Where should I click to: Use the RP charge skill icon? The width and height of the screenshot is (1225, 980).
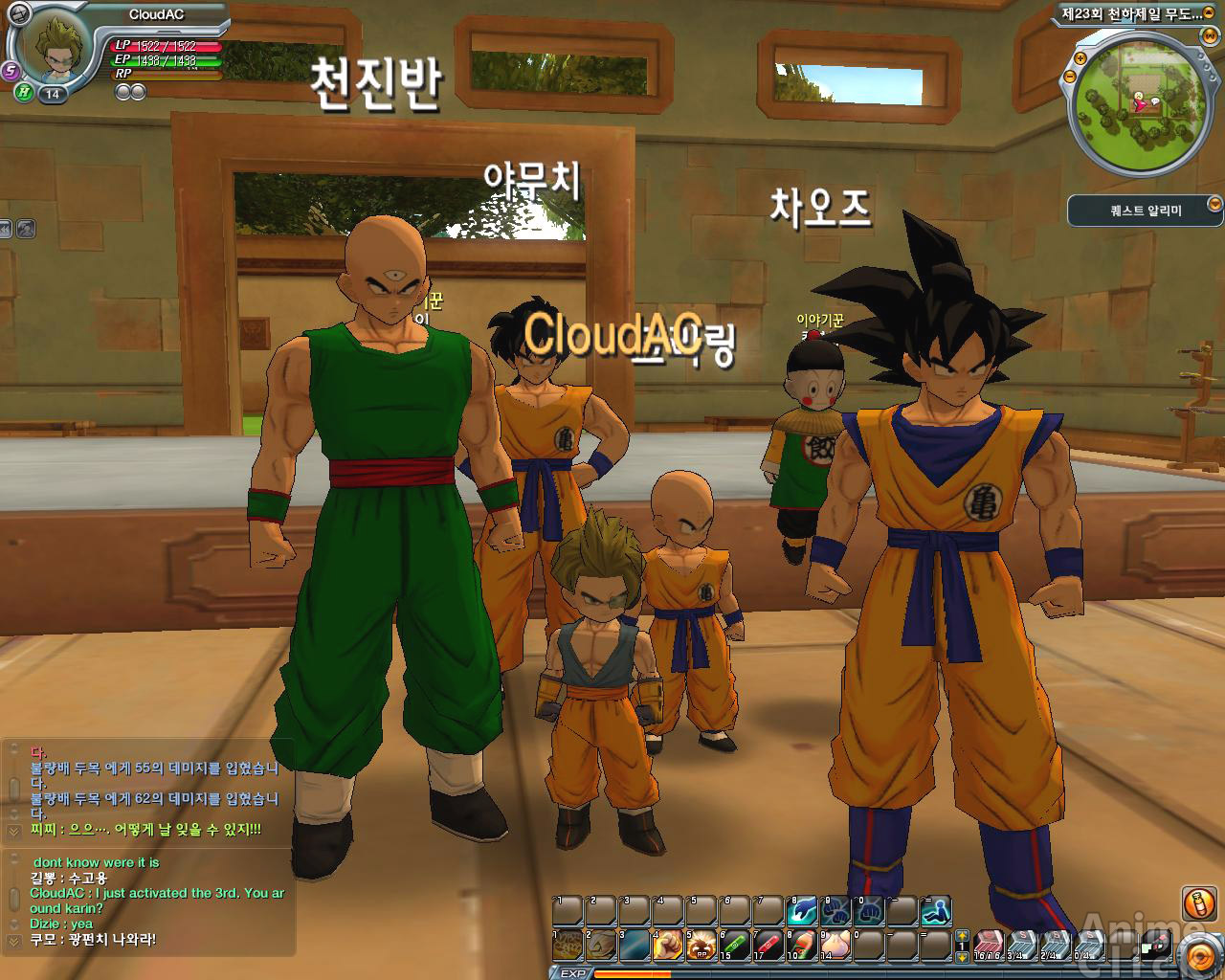click(701, 944)
